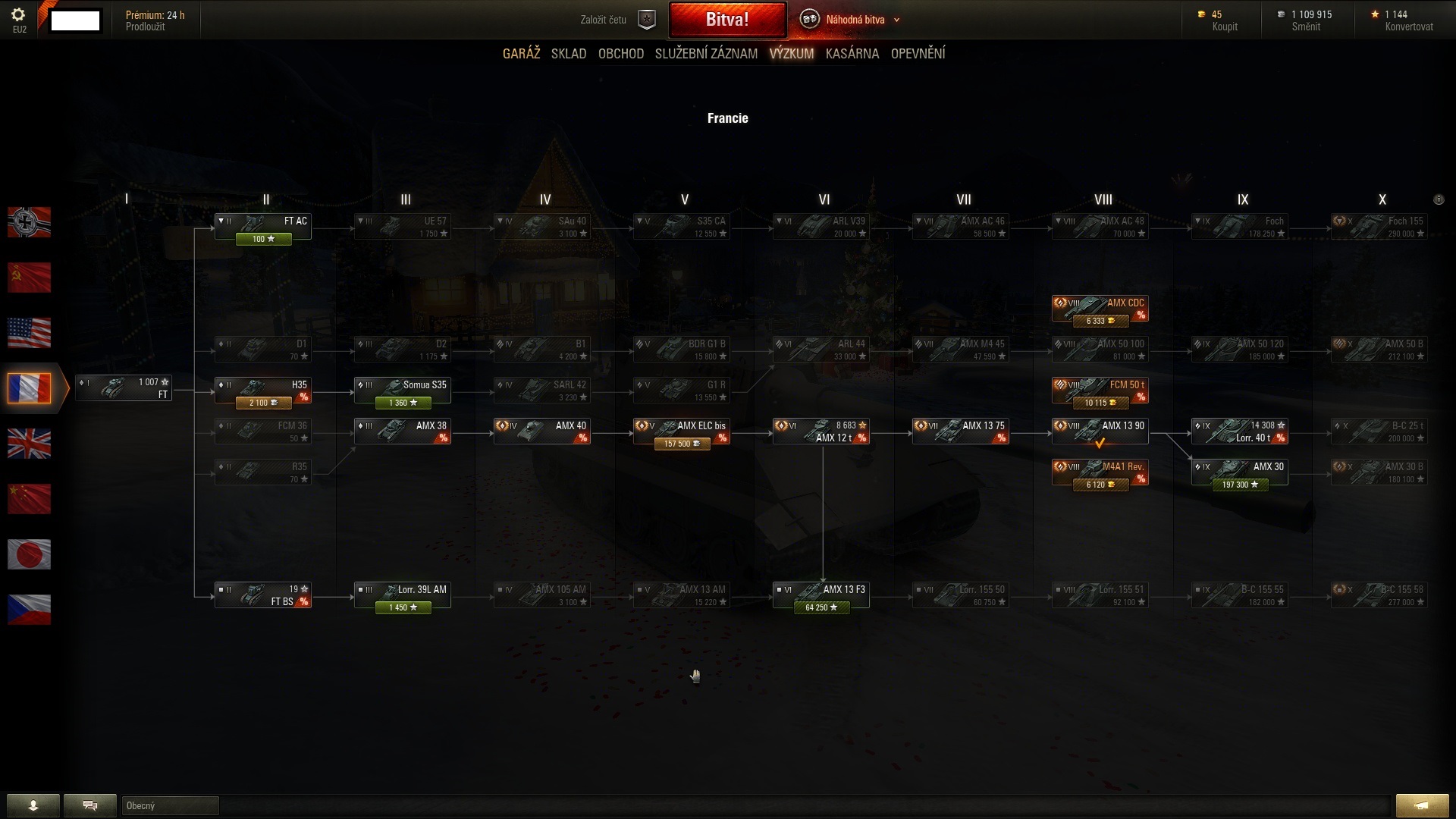
Task: Select the AMX 13 90 tank node
Action: pyautogui.click(x=1100, y=431)
